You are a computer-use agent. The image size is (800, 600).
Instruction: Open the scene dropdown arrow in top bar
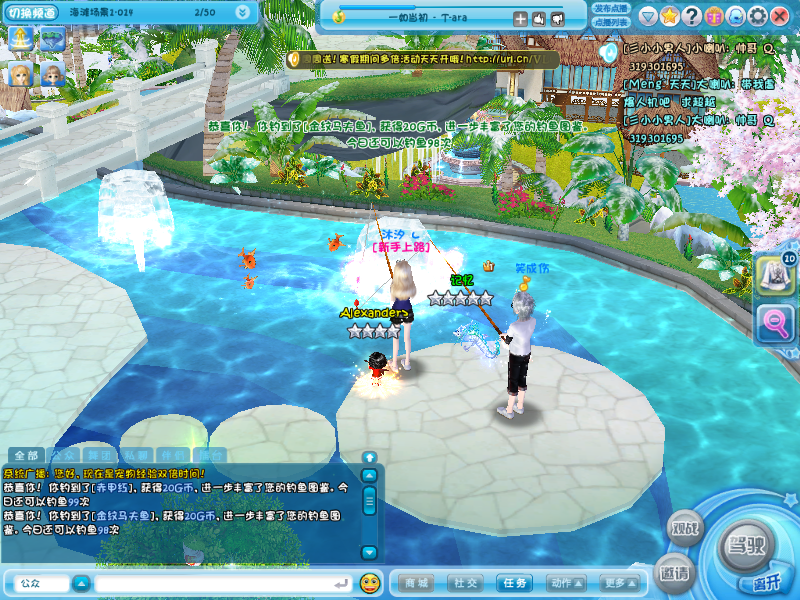[x=243, y=12]
